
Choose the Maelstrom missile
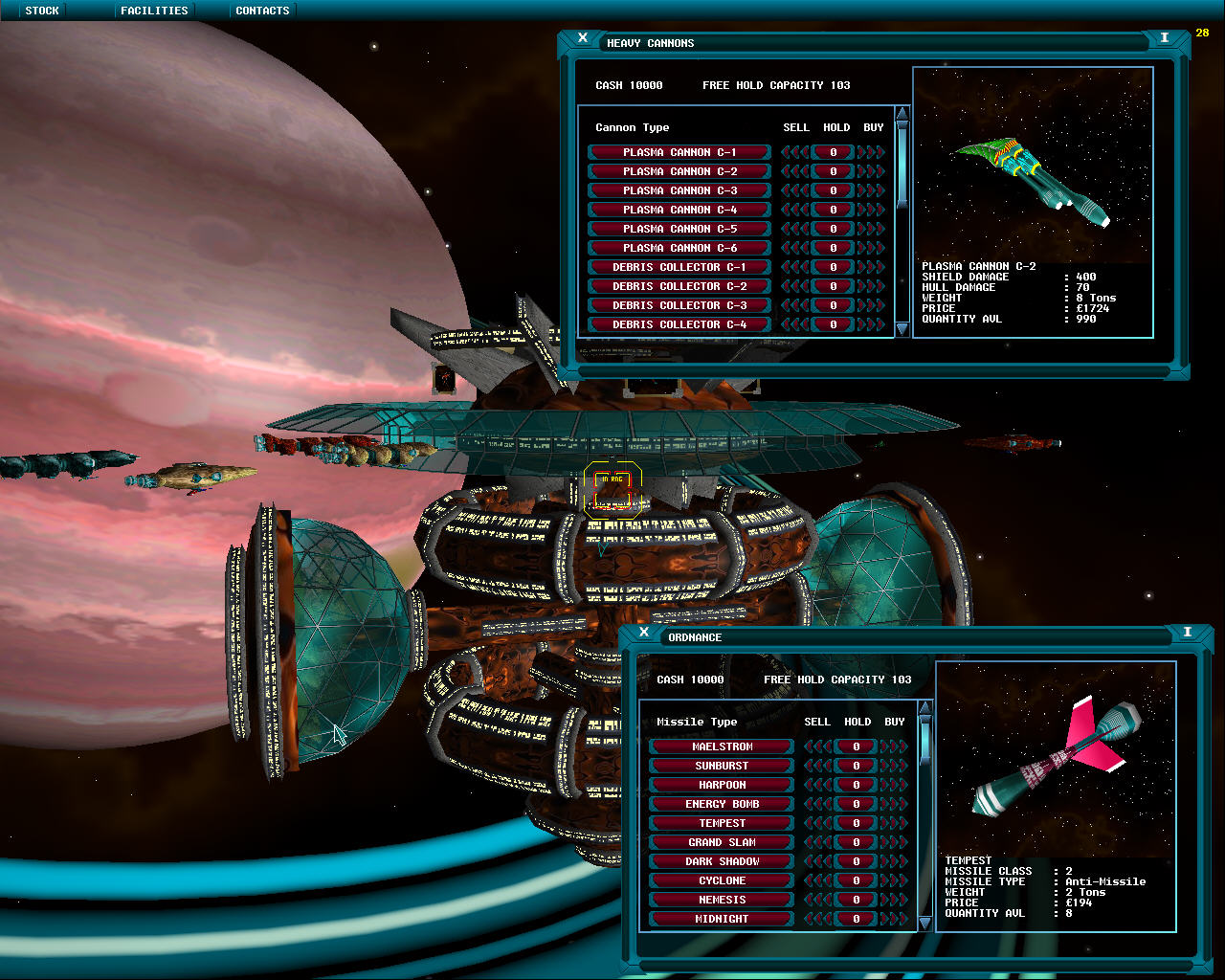point(722,746)
